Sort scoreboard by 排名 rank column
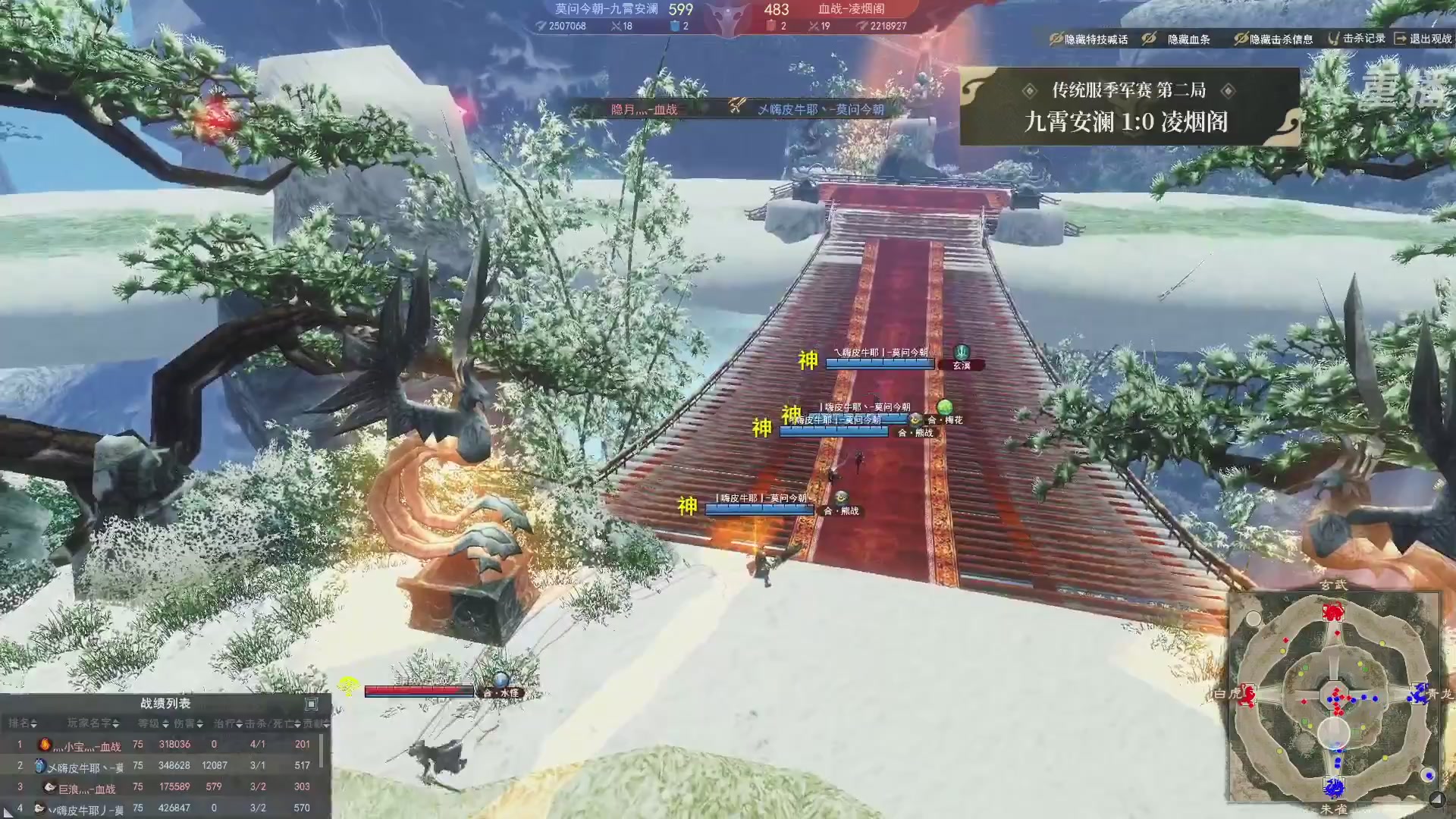Screen dimensions: 1456x819 click(23, 723)
